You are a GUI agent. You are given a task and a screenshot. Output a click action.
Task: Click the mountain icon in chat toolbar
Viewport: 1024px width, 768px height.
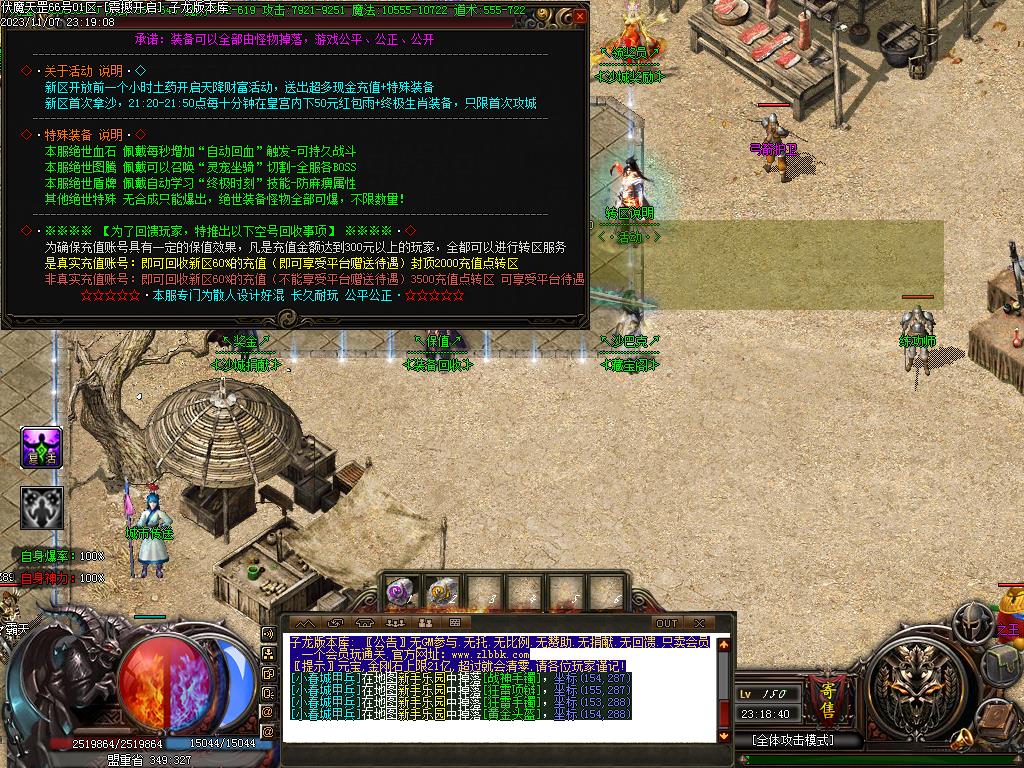point(304,623)
